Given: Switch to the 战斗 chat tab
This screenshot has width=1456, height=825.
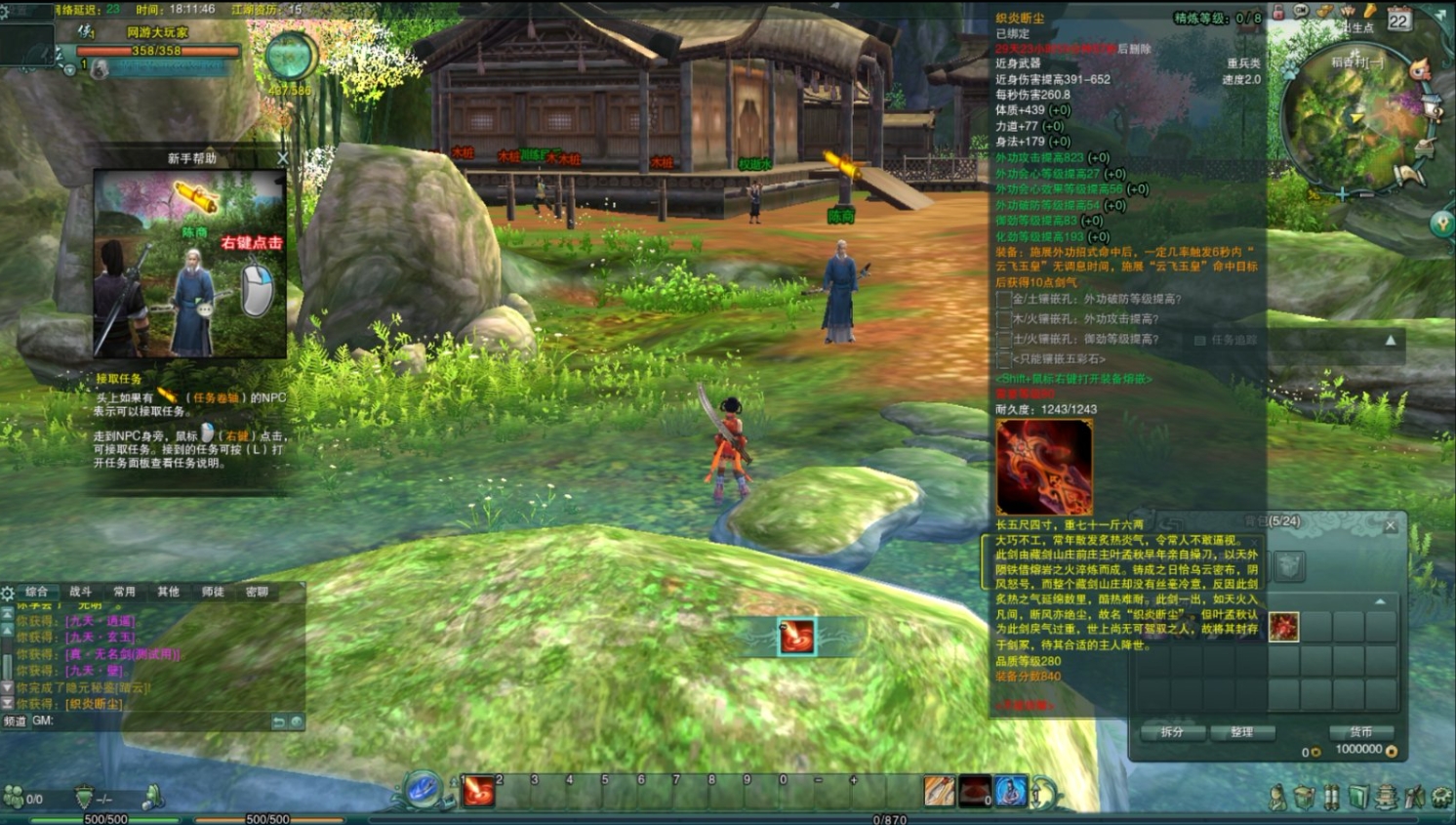Looking at the screenshot, I should click(x=80, y=592).
